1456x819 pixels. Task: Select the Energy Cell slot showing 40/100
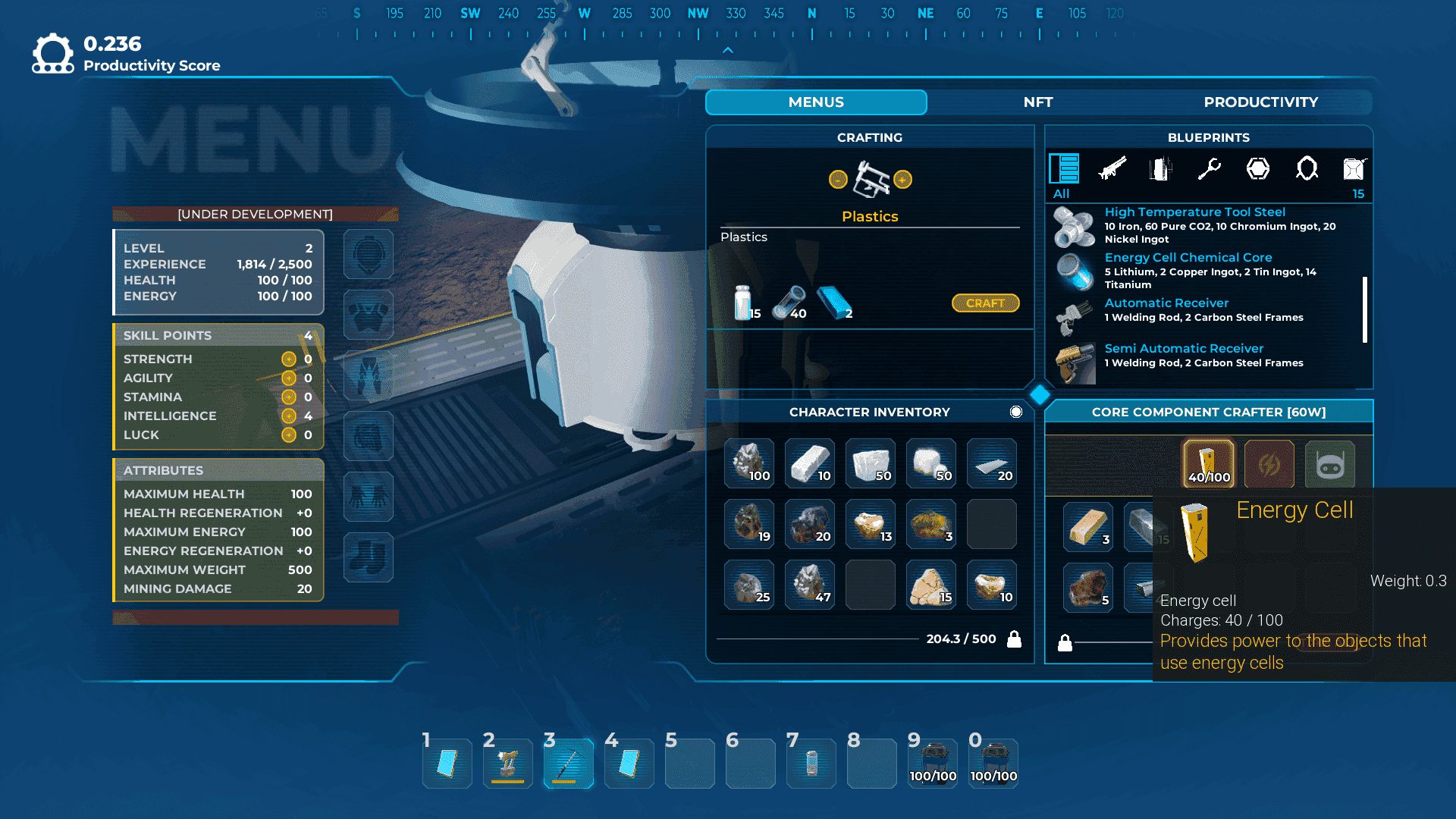(x=1208, y=464)
